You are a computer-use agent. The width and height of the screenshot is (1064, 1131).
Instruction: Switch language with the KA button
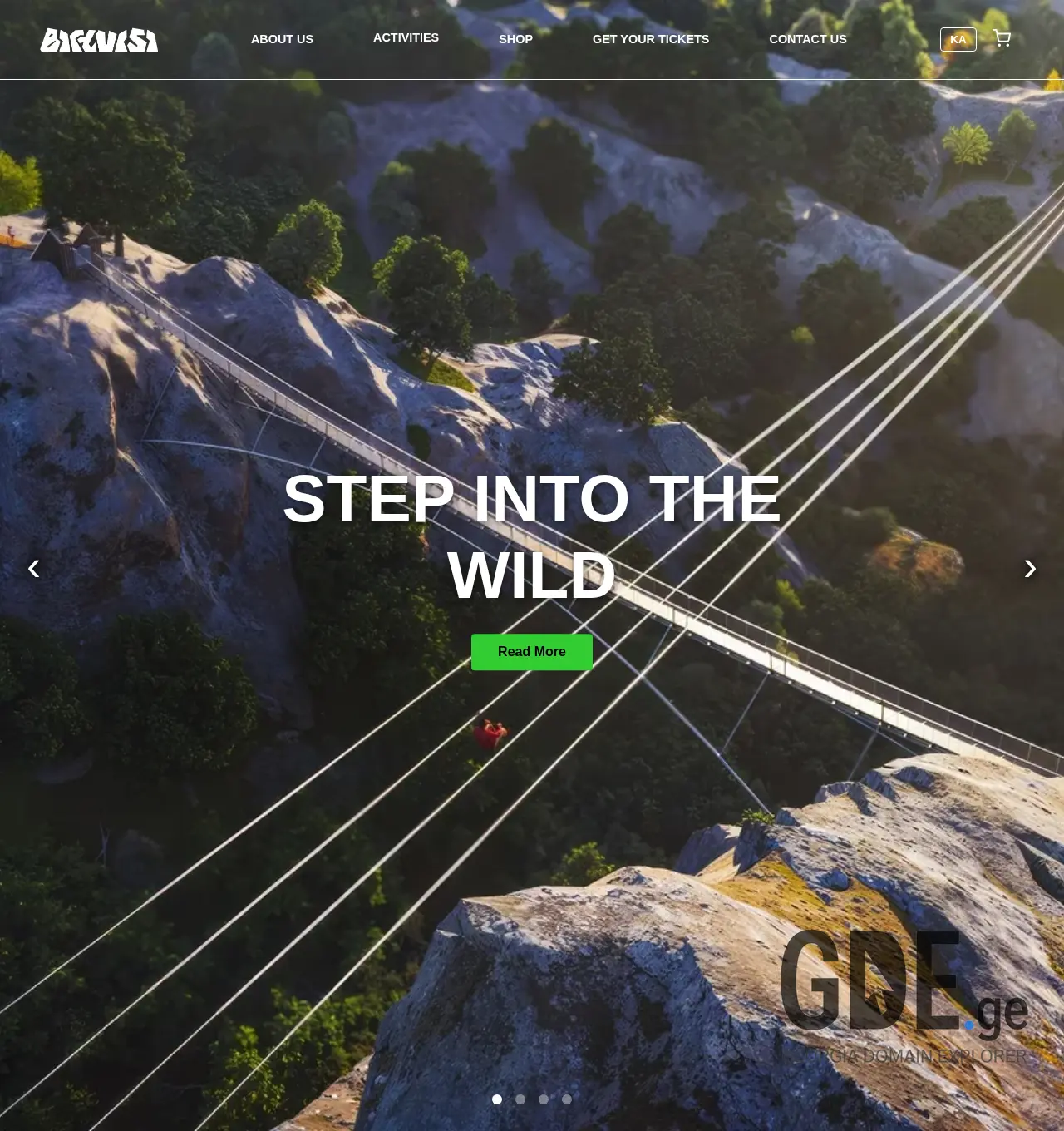click(x=958, y=39)
